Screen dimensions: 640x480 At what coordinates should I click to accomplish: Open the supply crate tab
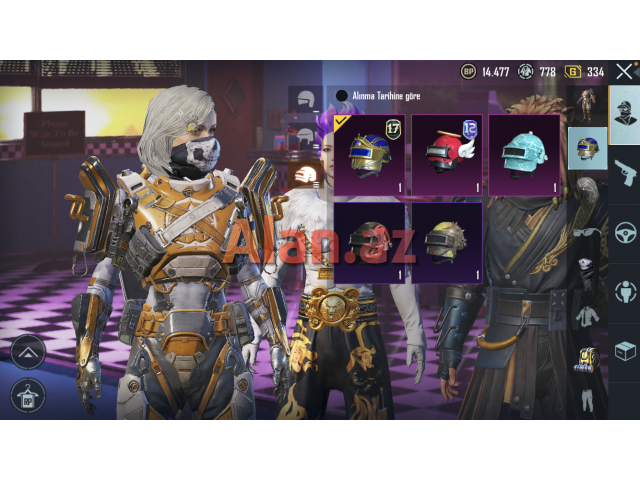[625, 352]
